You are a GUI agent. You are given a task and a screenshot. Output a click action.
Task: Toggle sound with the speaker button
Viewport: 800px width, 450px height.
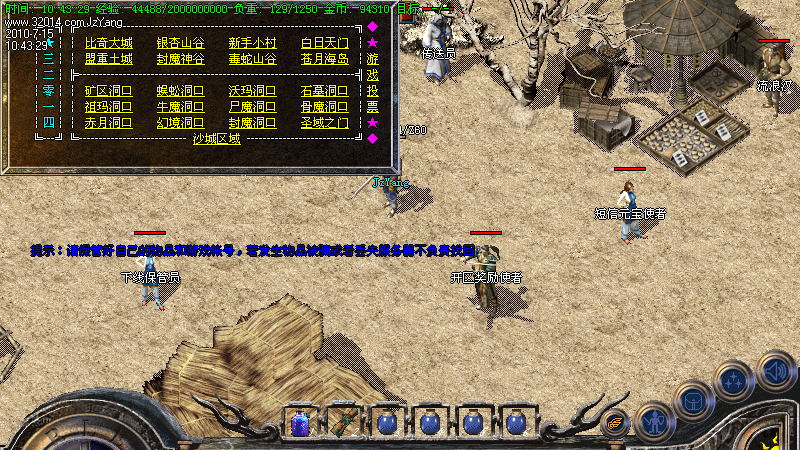[x=776, y=370]
